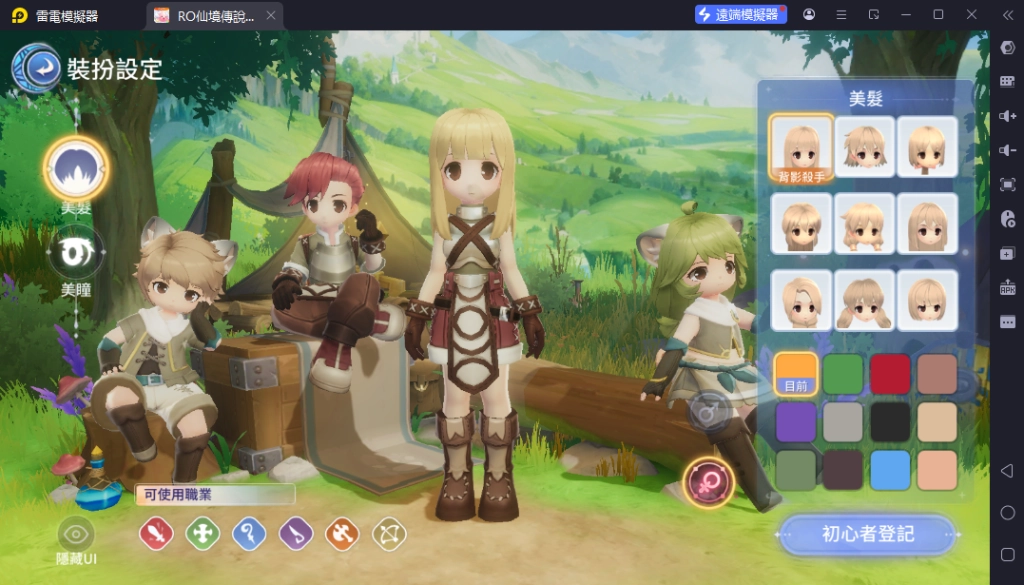
Task: Select the purple hair color swatch
Action: point(796,422)
